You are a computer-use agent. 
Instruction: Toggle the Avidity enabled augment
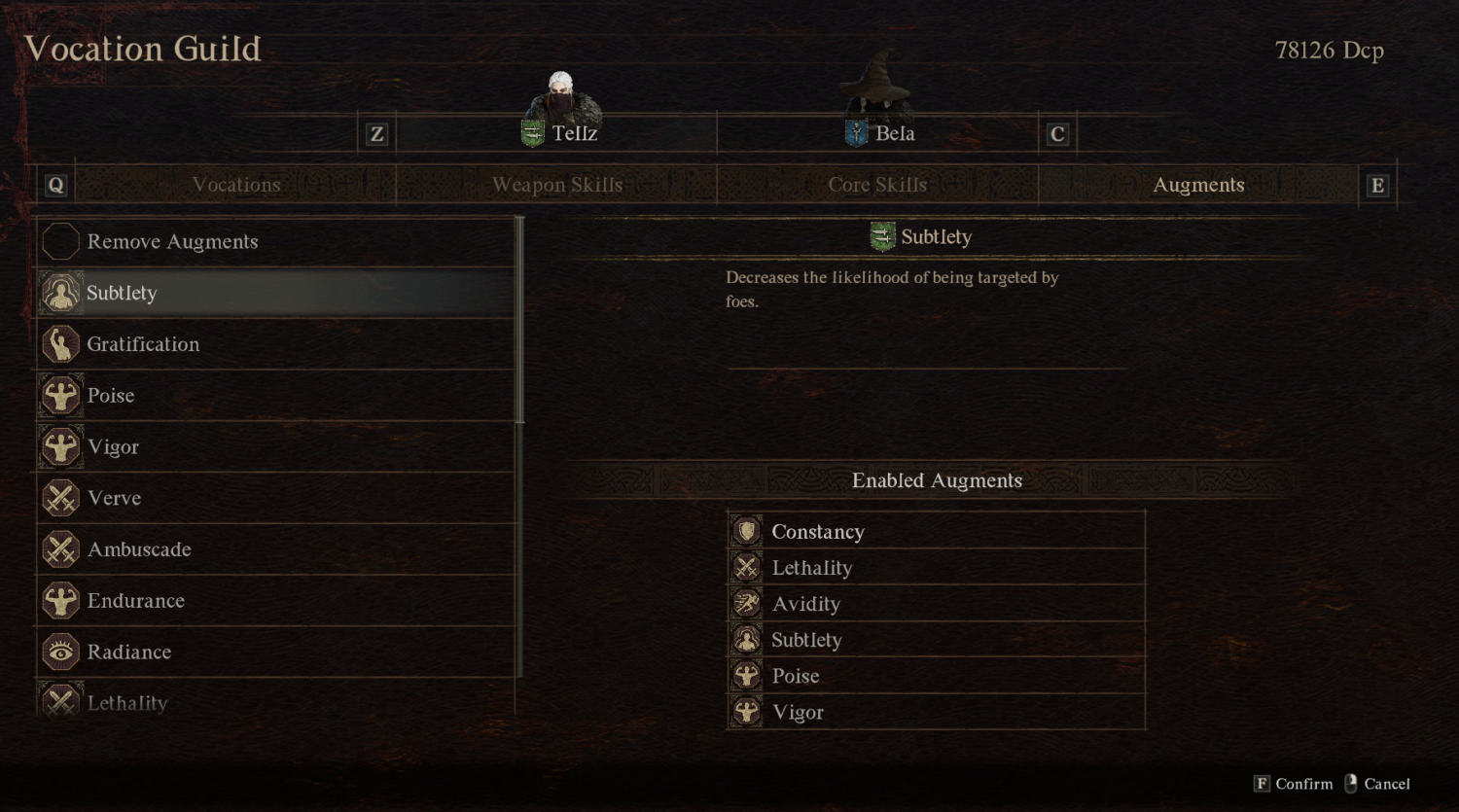(x=806, y=603)
